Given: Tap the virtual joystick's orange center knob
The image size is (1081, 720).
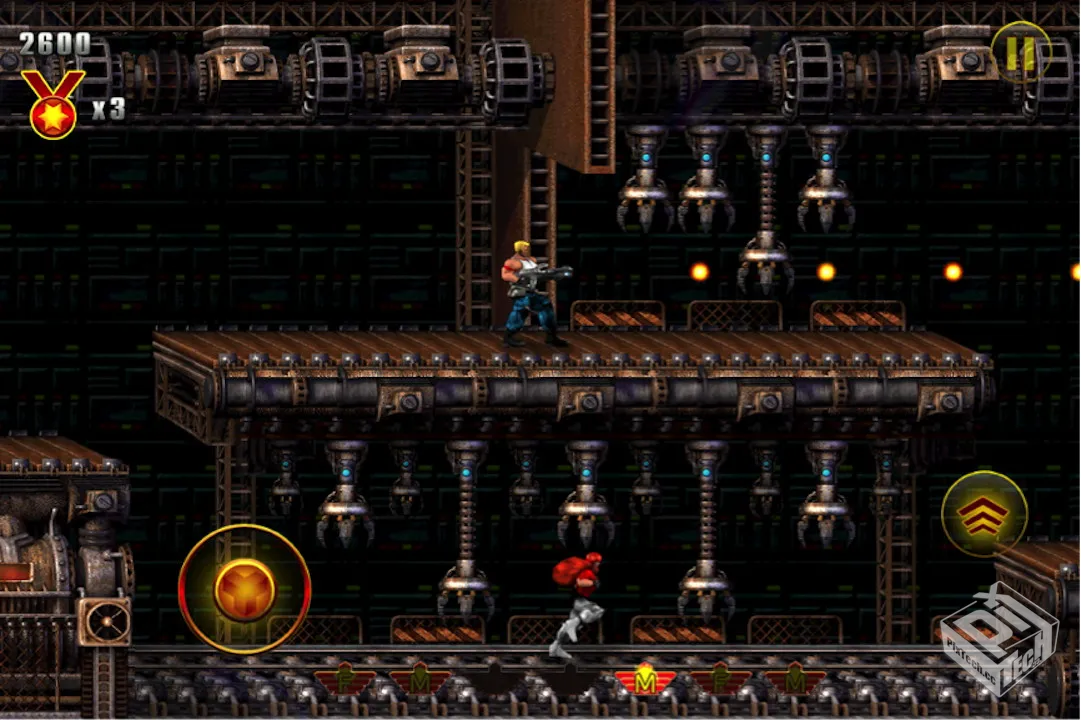Looking at the screenshot, I should tap(245, 590).
